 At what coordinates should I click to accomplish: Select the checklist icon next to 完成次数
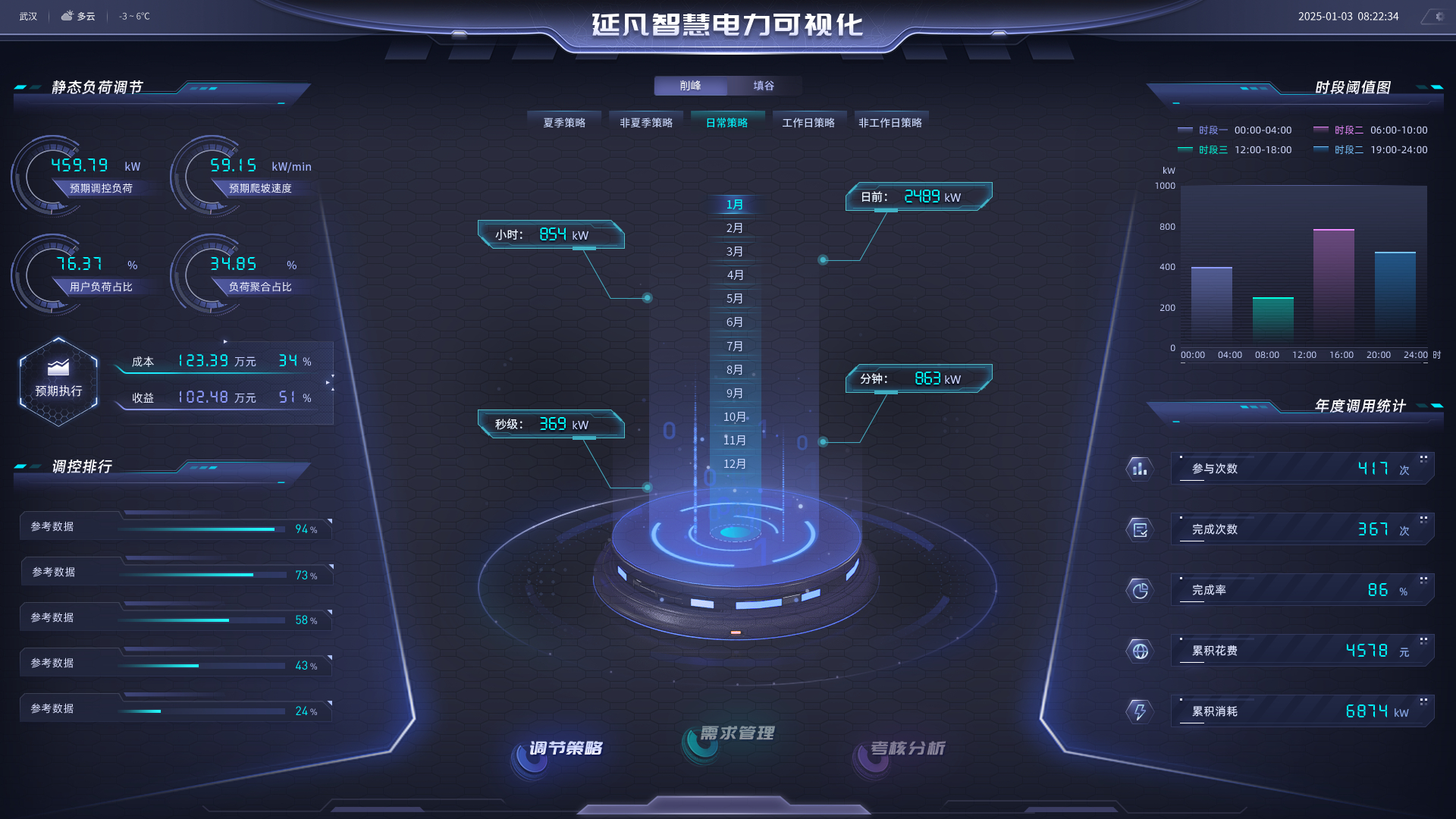pyautogui.click(x=1140, y=529)
